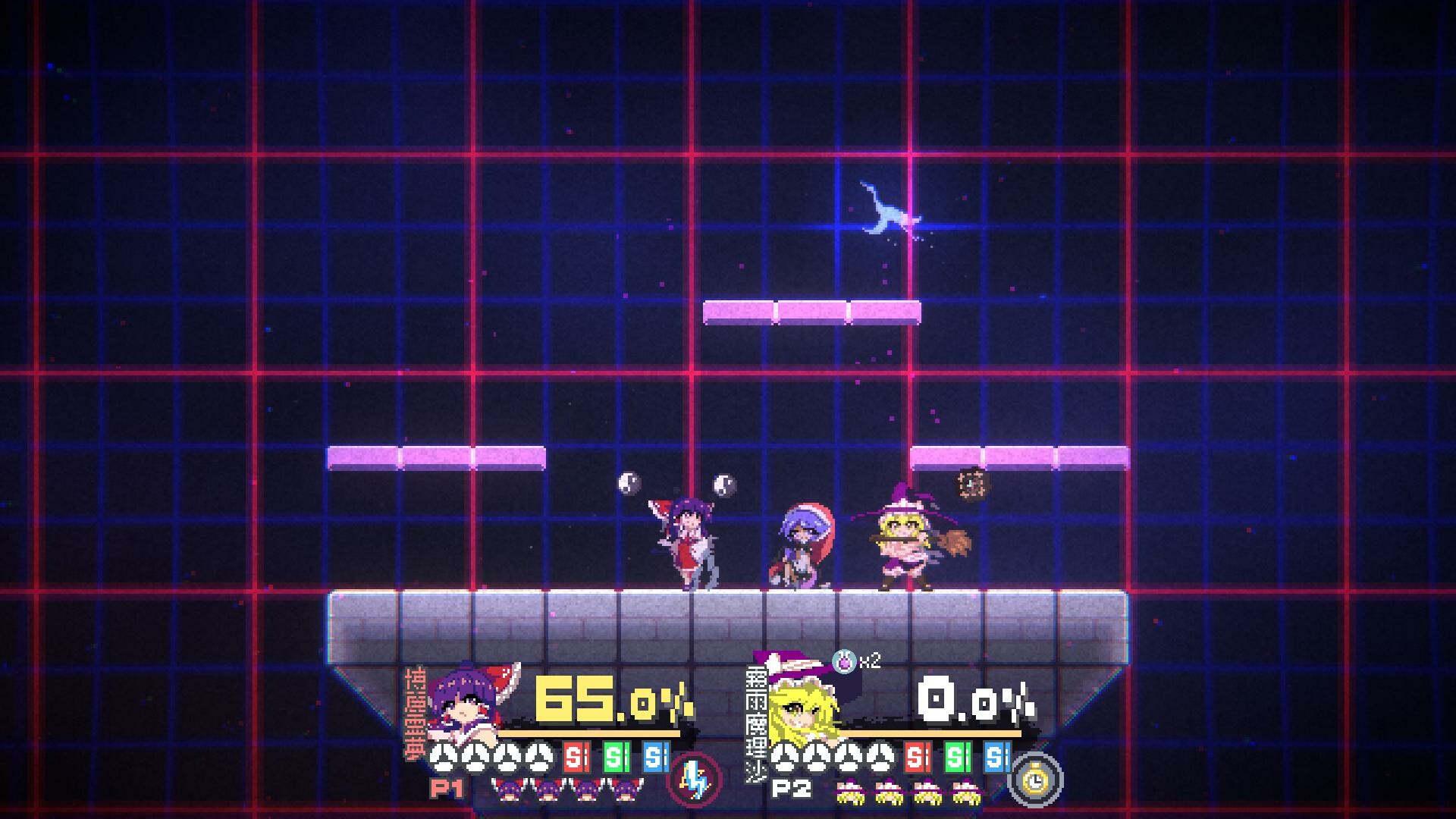The width and height of the screenshot is (1456, 819).
Task: Click the golden stopwatch badge beside P2's HUD
Action: click(1035, 781)
